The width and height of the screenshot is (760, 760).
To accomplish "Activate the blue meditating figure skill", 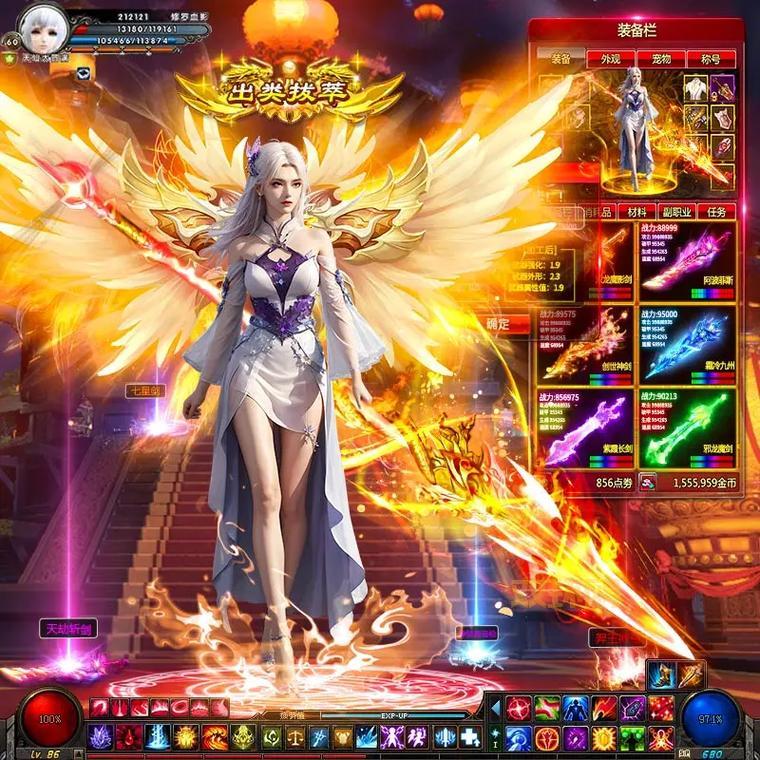I will tap(575, 709).
